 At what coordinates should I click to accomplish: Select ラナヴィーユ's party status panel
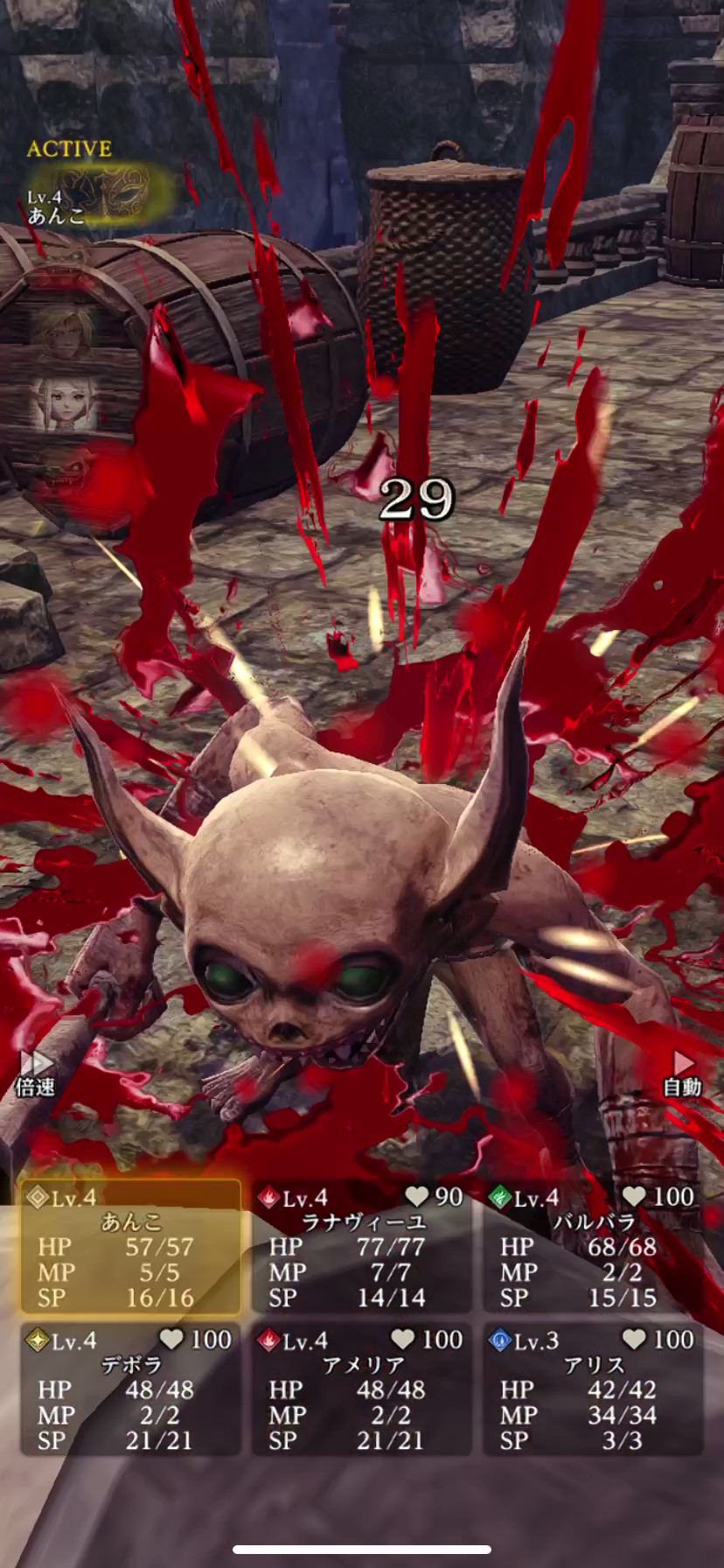(x=363, y=1248)
